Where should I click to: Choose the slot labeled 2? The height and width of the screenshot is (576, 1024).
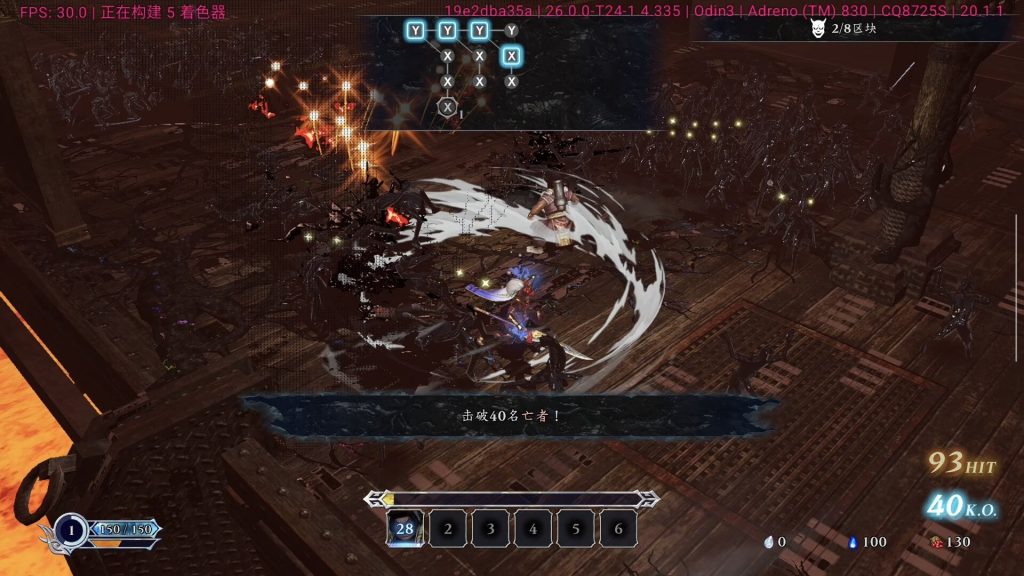tap(447, 528)
